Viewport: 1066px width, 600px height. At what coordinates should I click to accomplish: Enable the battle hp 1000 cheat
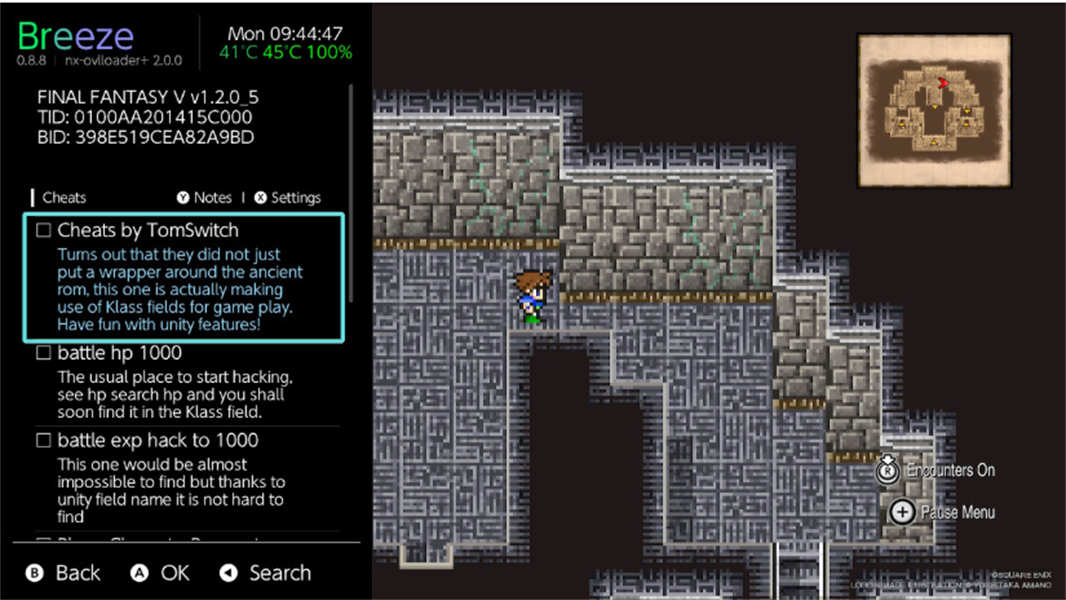click(x=44, y=354)
